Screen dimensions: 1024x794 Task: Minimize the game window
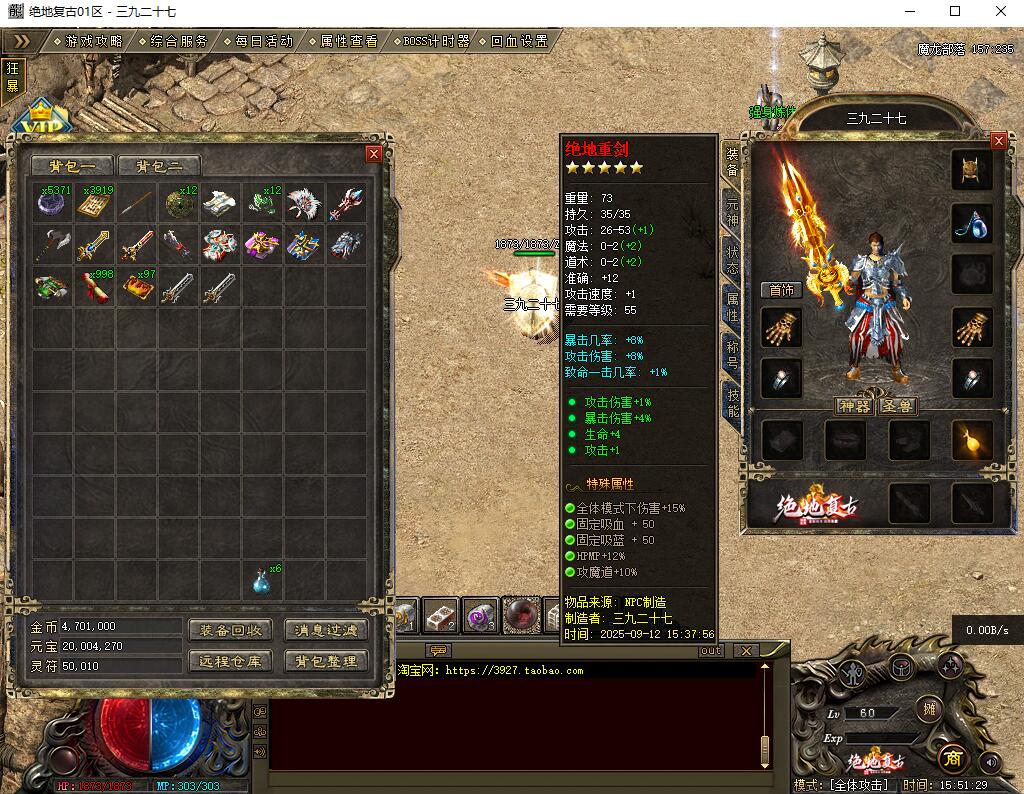[909, 11]
